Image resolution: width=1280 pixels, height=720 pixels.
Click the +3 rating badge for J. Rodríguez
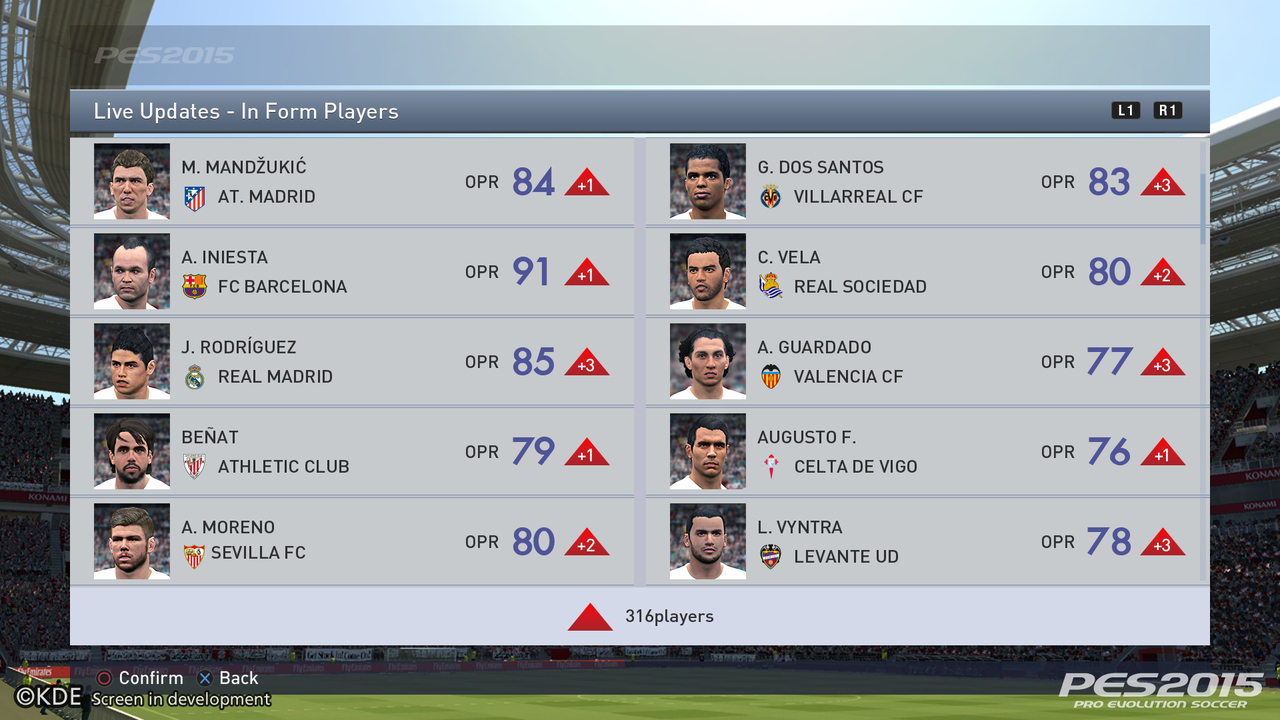pyautogui.click(x=587, y=362)
